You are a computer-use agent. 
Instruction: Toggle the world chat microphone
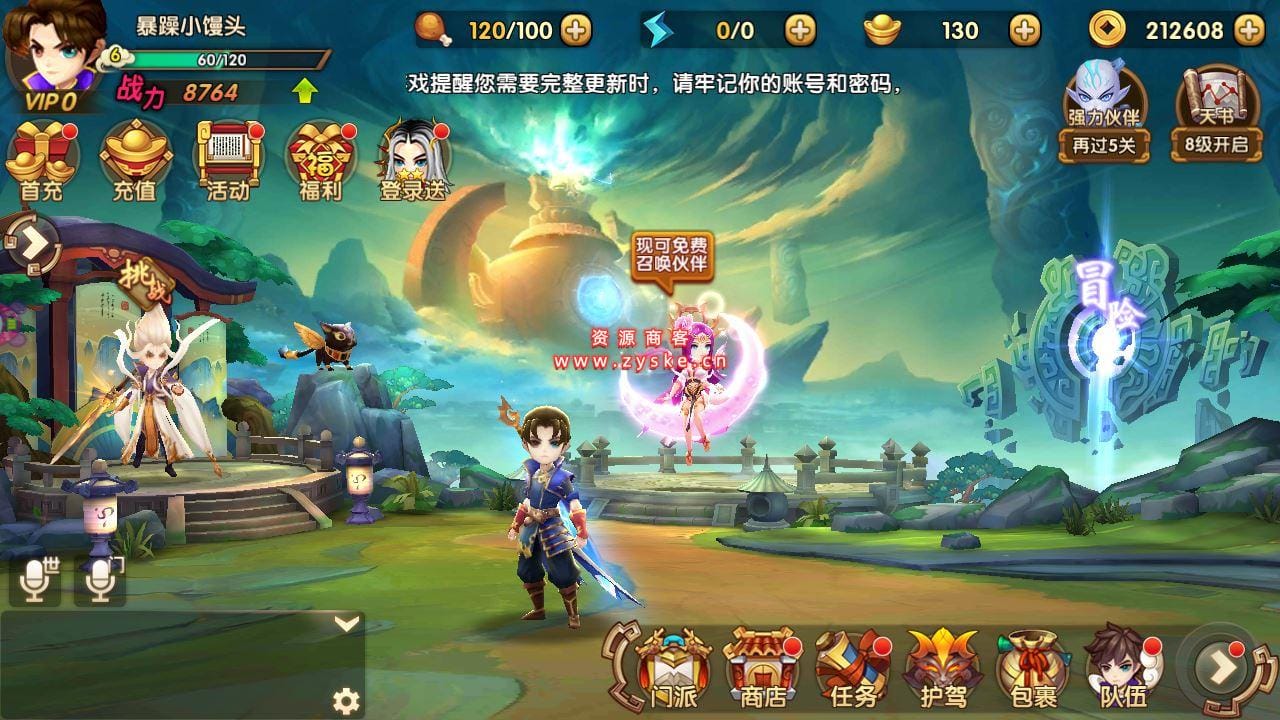click(x=35, y=578)
